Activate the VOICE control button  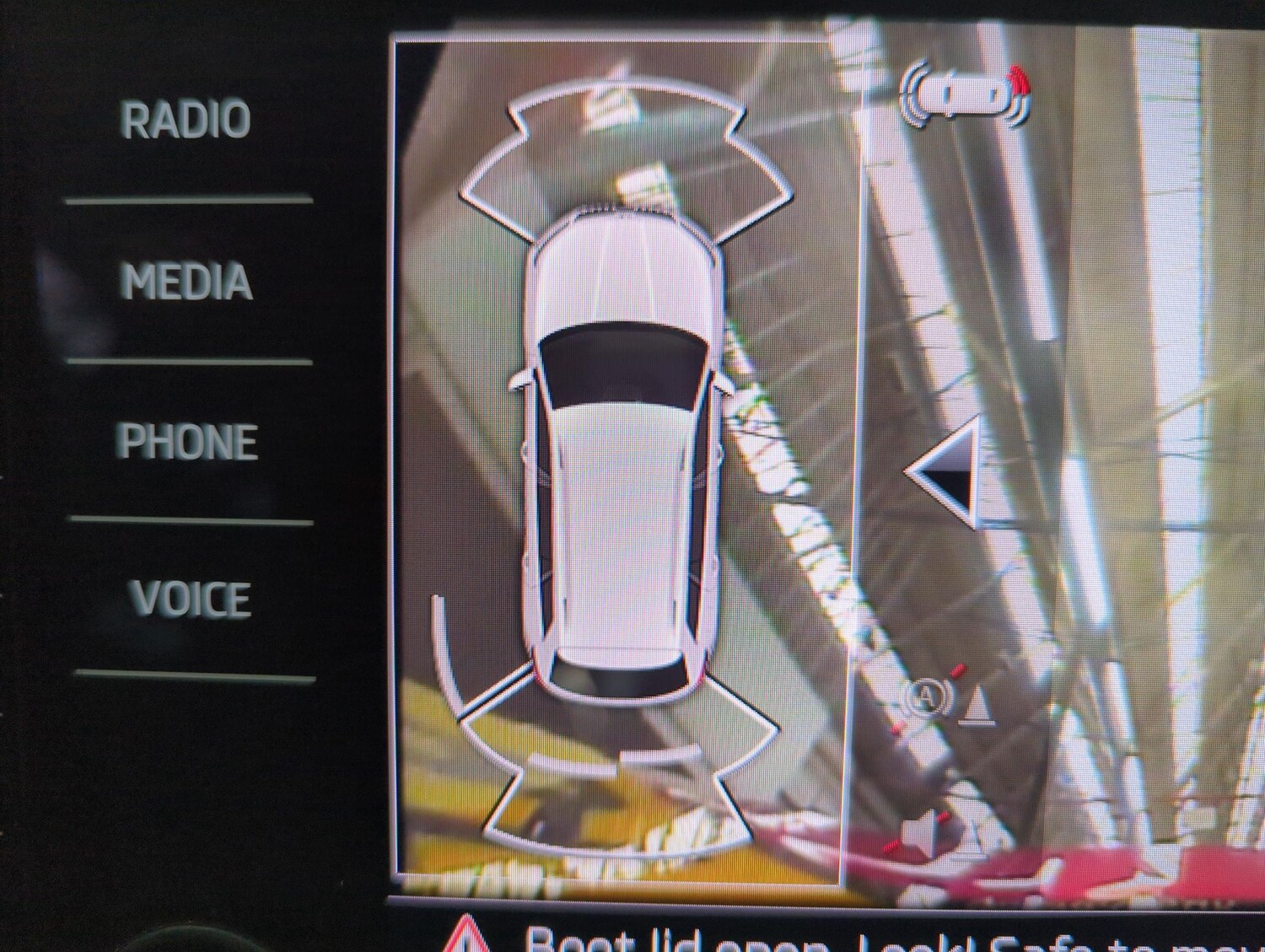tap(191, 600)
